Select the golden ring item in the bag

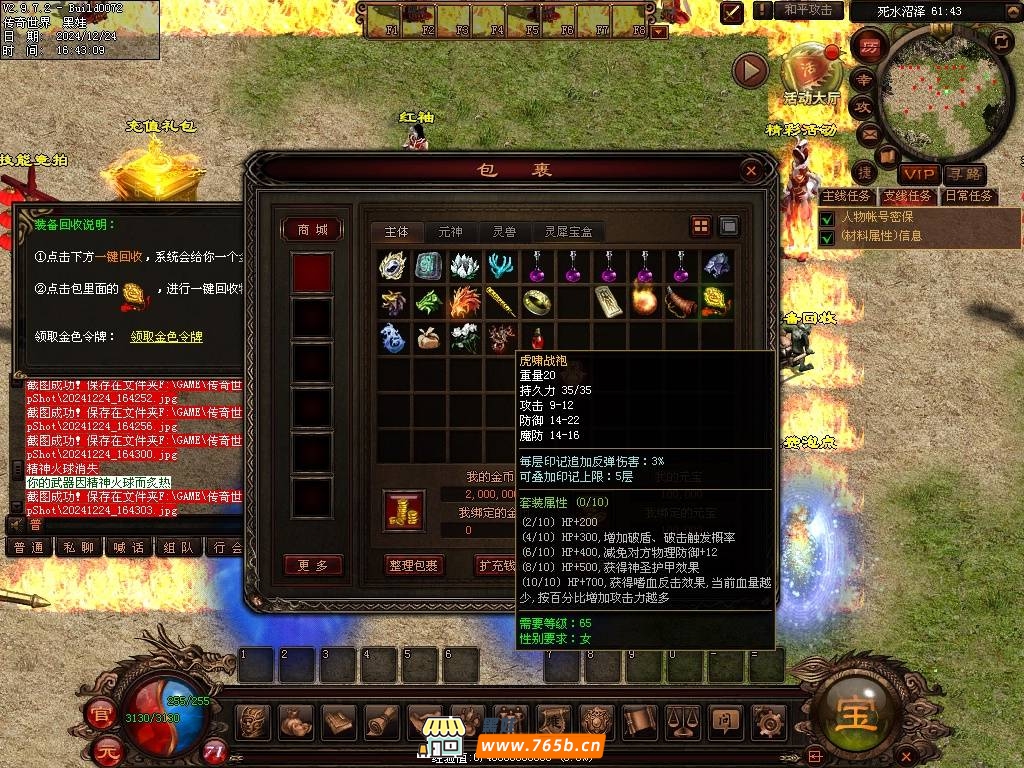[x=540, y=300]
